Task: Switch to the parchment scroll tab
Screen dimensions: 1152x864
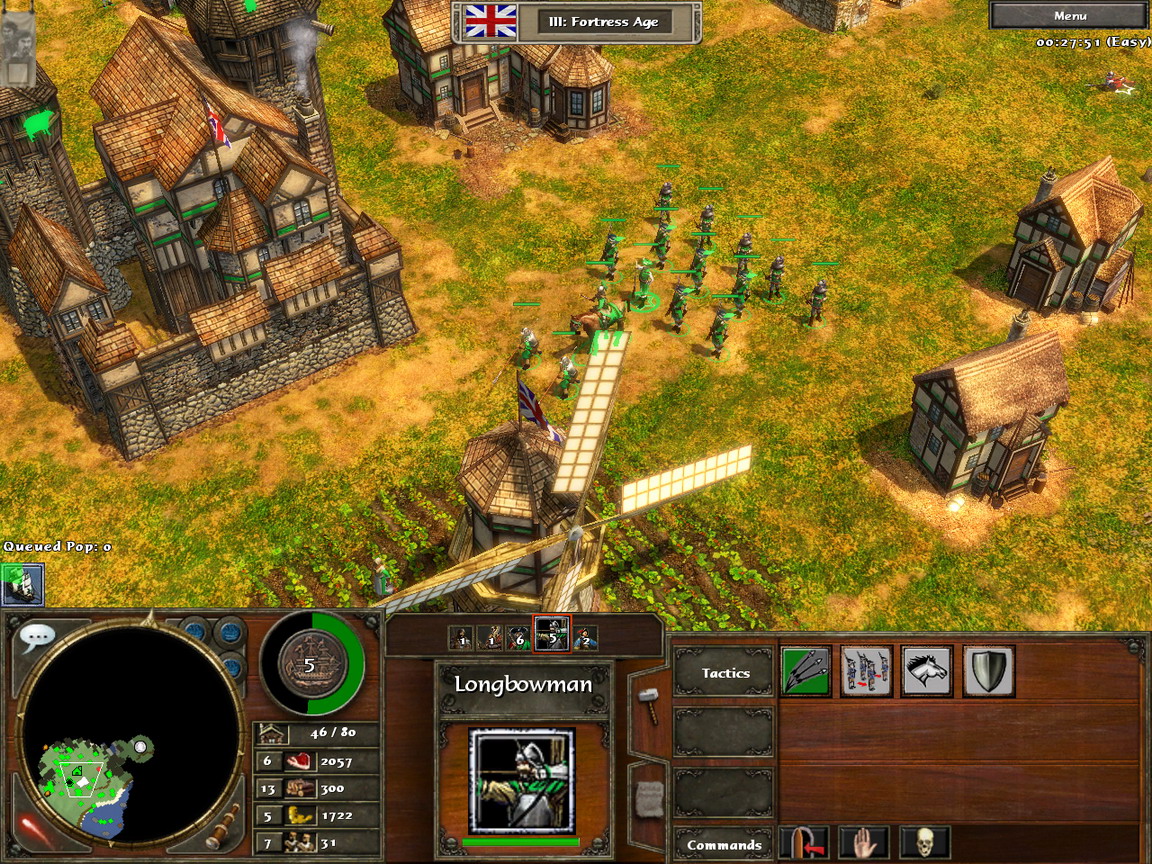Action: pos(647,797)
